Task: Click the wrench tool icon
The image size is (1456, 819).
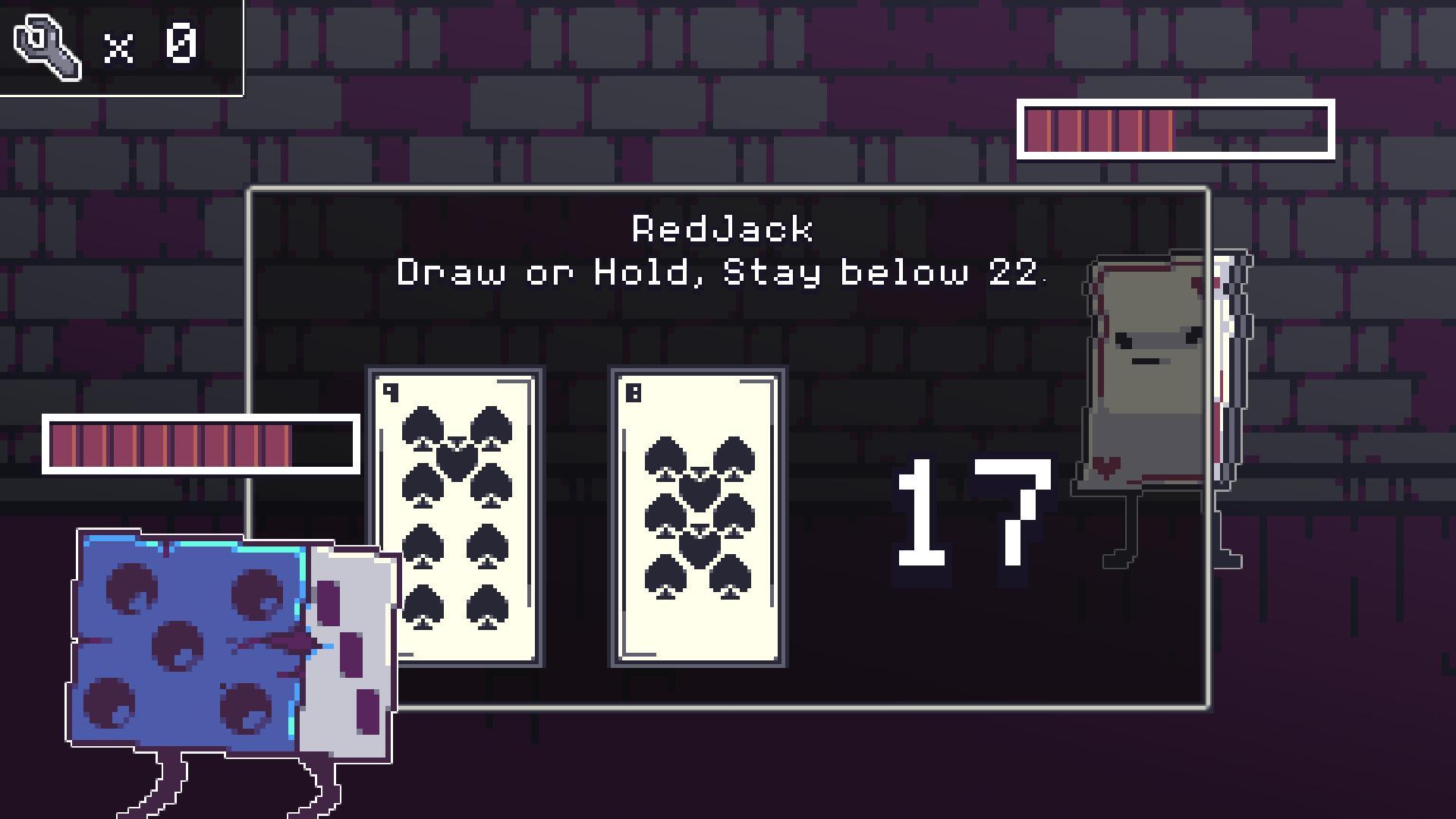Action: point(46,46)
